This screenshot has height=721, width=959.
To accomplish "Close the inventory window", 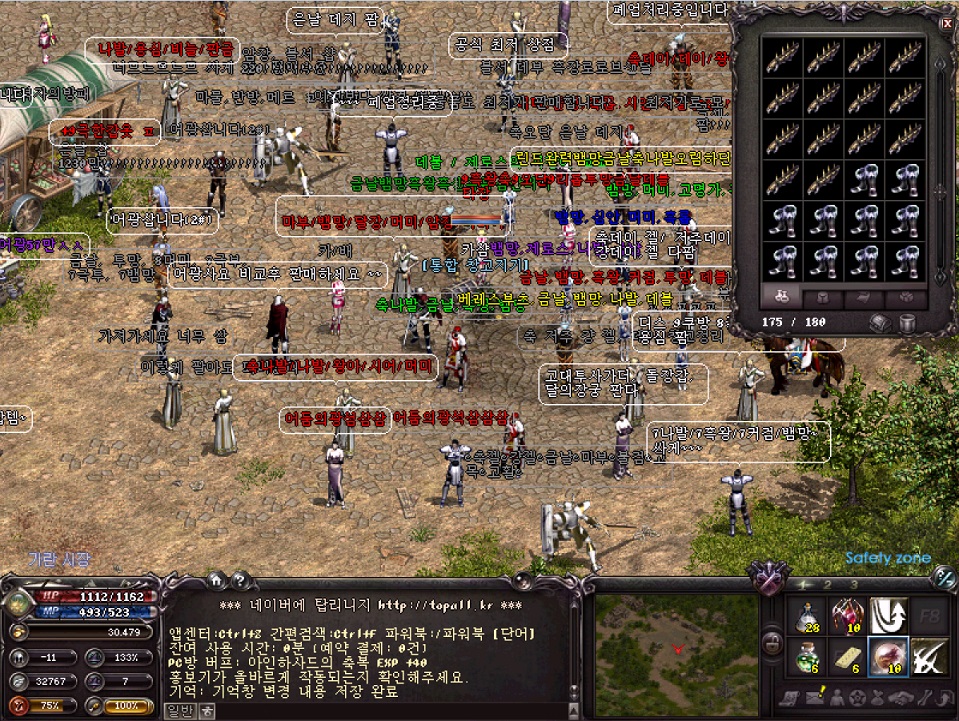I will click(946, 21).
